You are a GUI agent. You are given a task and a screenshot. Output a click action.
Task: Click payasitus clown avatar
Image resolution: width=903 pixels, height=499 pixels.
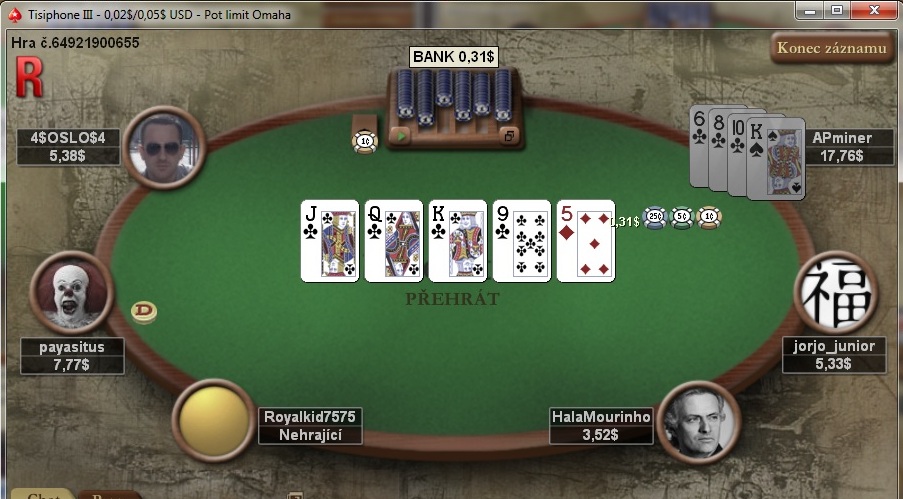pyautogui.click(x=71, y=291)
